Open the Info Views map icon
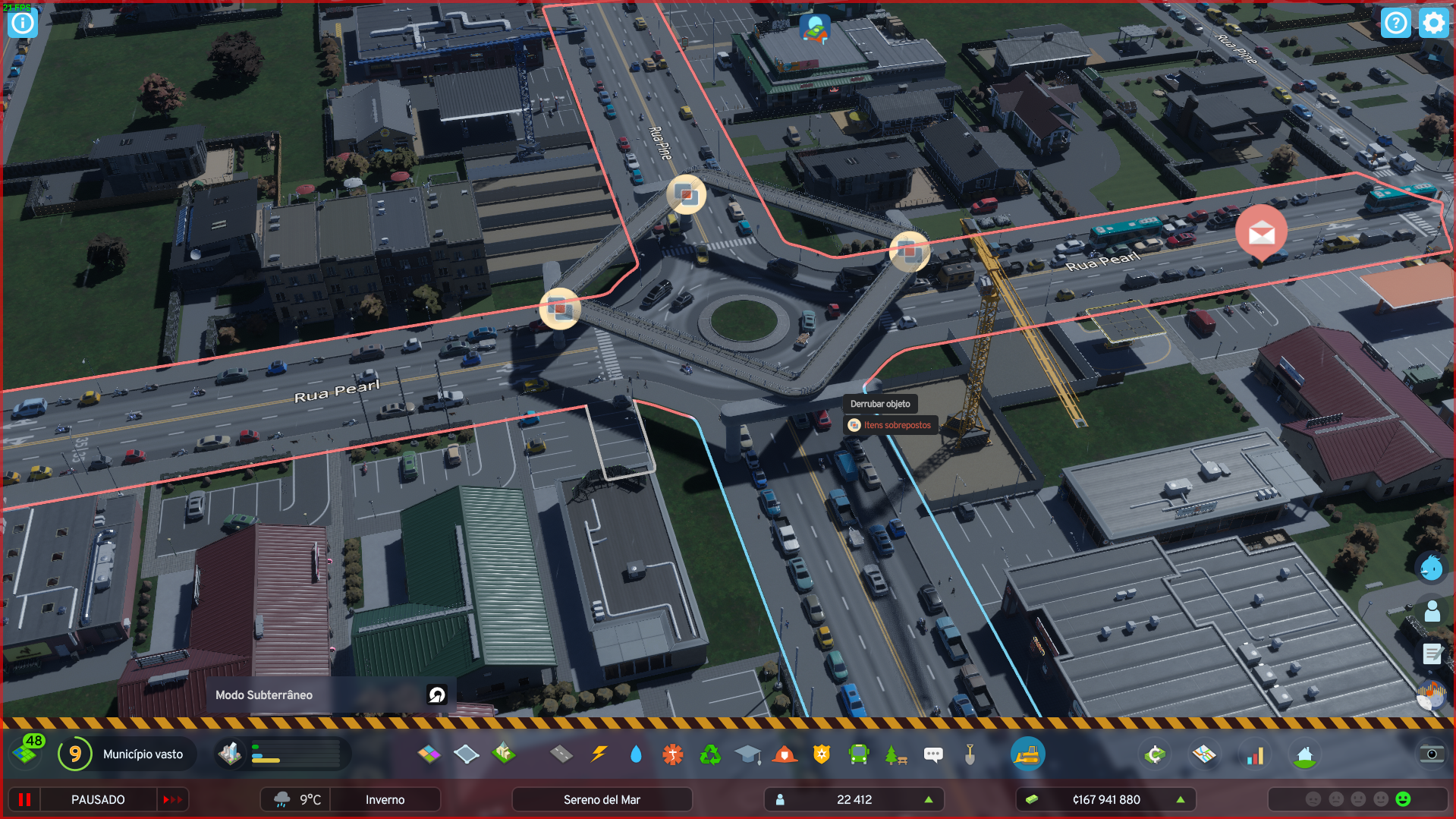The image size is (1456, 819). tap(1205, 754)
